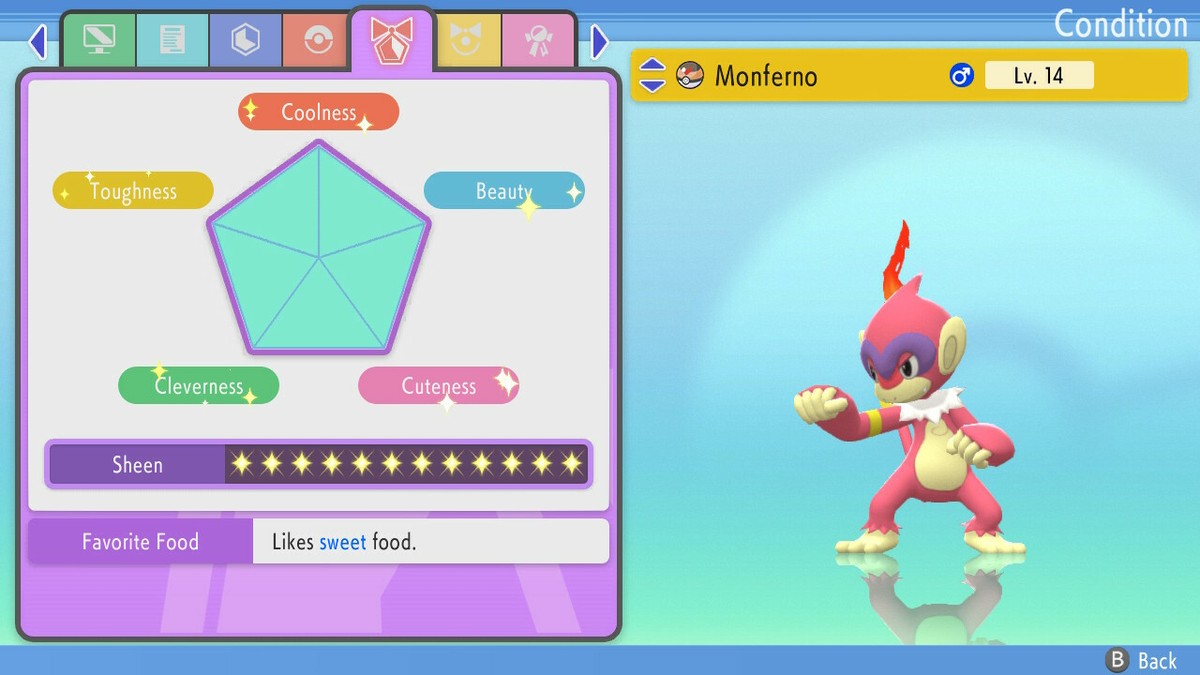Click the Back button

tap(1142, 660)
